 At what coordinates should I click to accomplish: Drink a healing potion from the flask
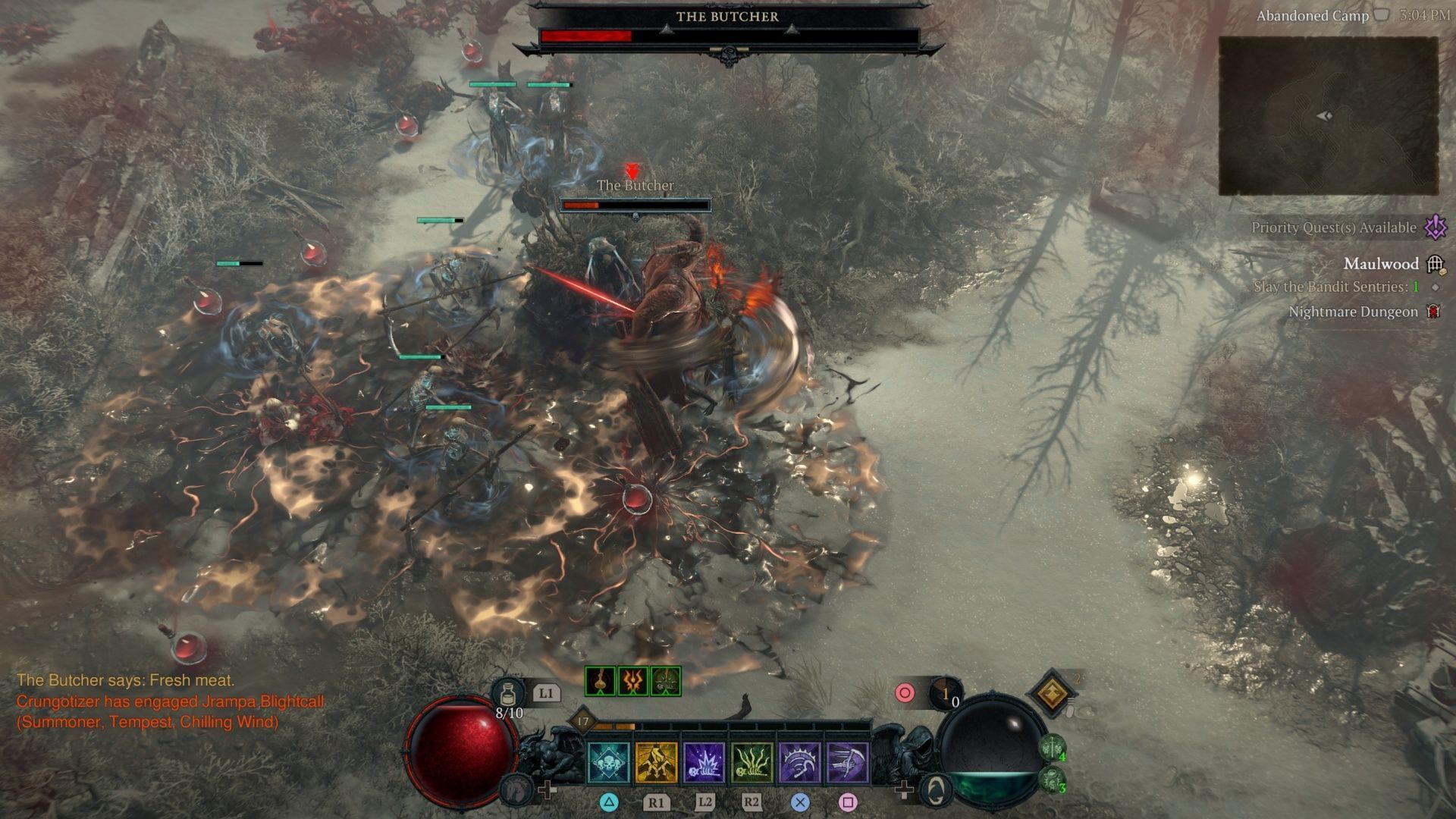pyautogui.click(x=508, y=693)
